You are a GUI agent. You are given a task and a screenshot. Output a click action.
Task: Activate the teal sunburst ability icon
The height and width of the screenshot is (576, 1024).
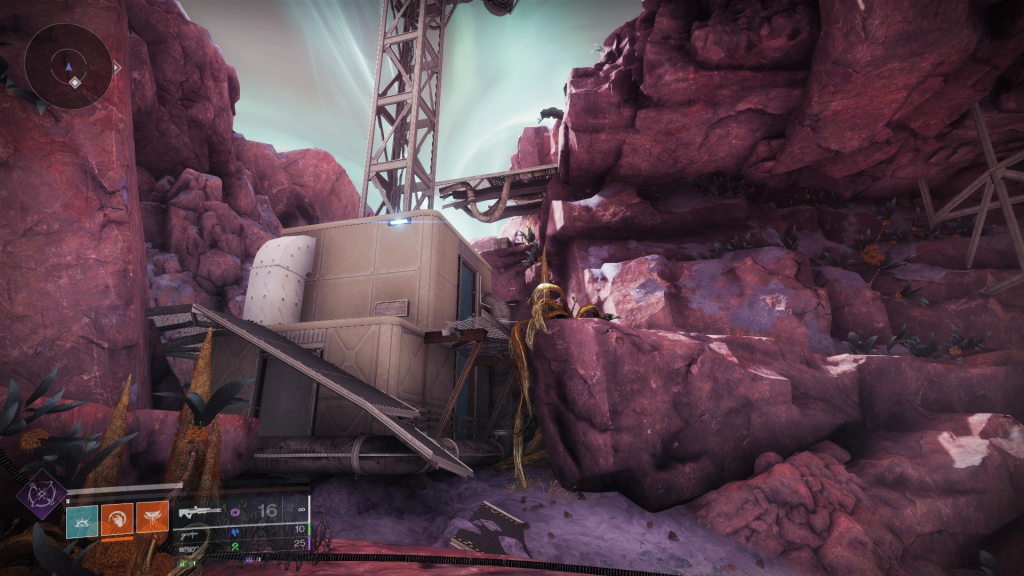point(81,518)
